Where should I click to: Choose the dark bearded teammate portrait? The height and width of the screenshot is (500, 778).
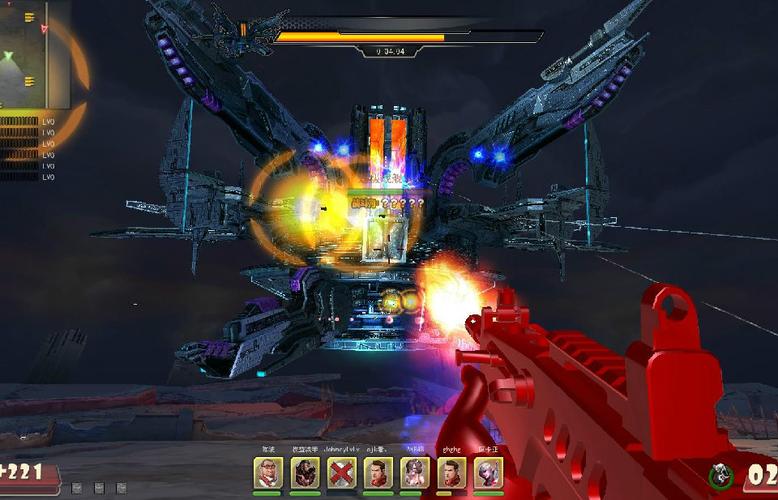pos(304,473)
